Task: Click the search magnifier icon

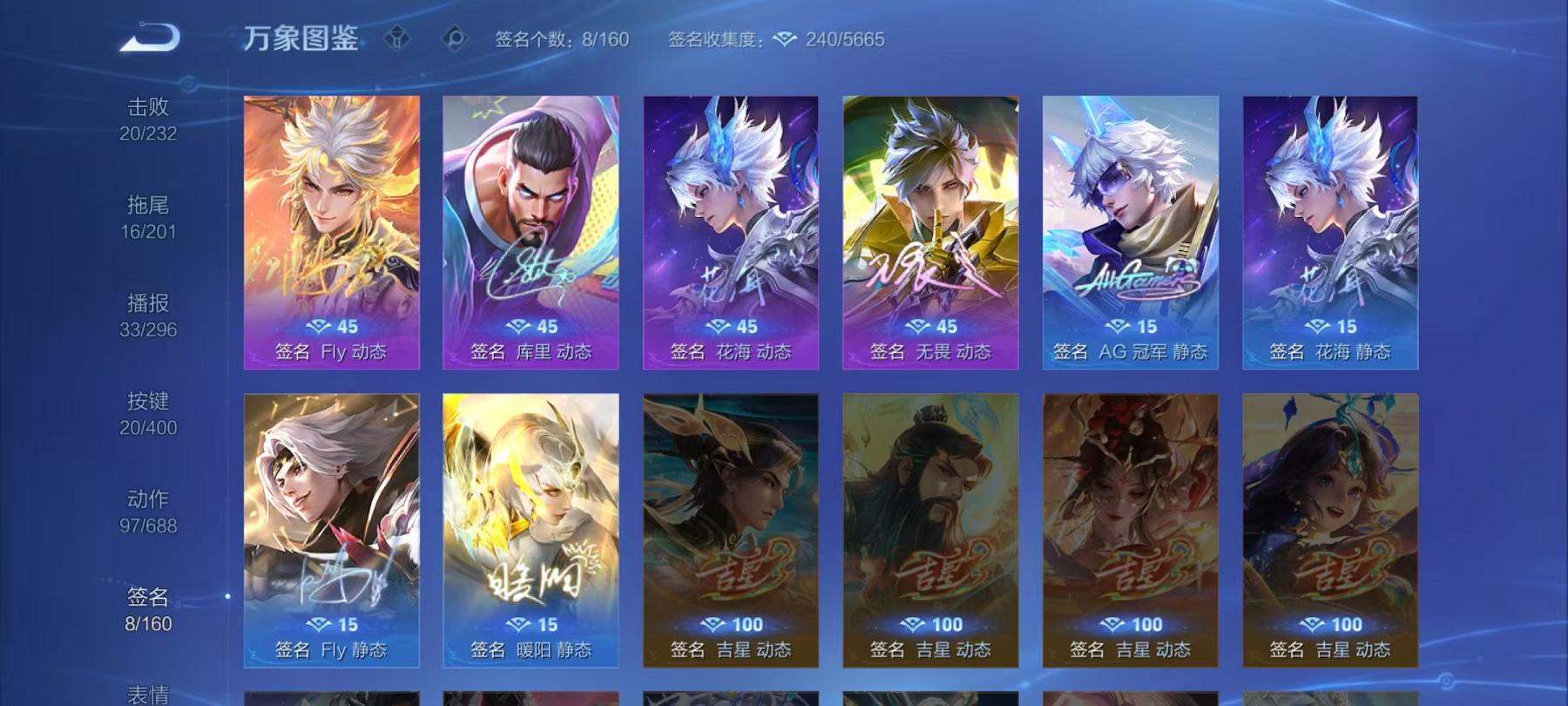Action: coord(456,37)
